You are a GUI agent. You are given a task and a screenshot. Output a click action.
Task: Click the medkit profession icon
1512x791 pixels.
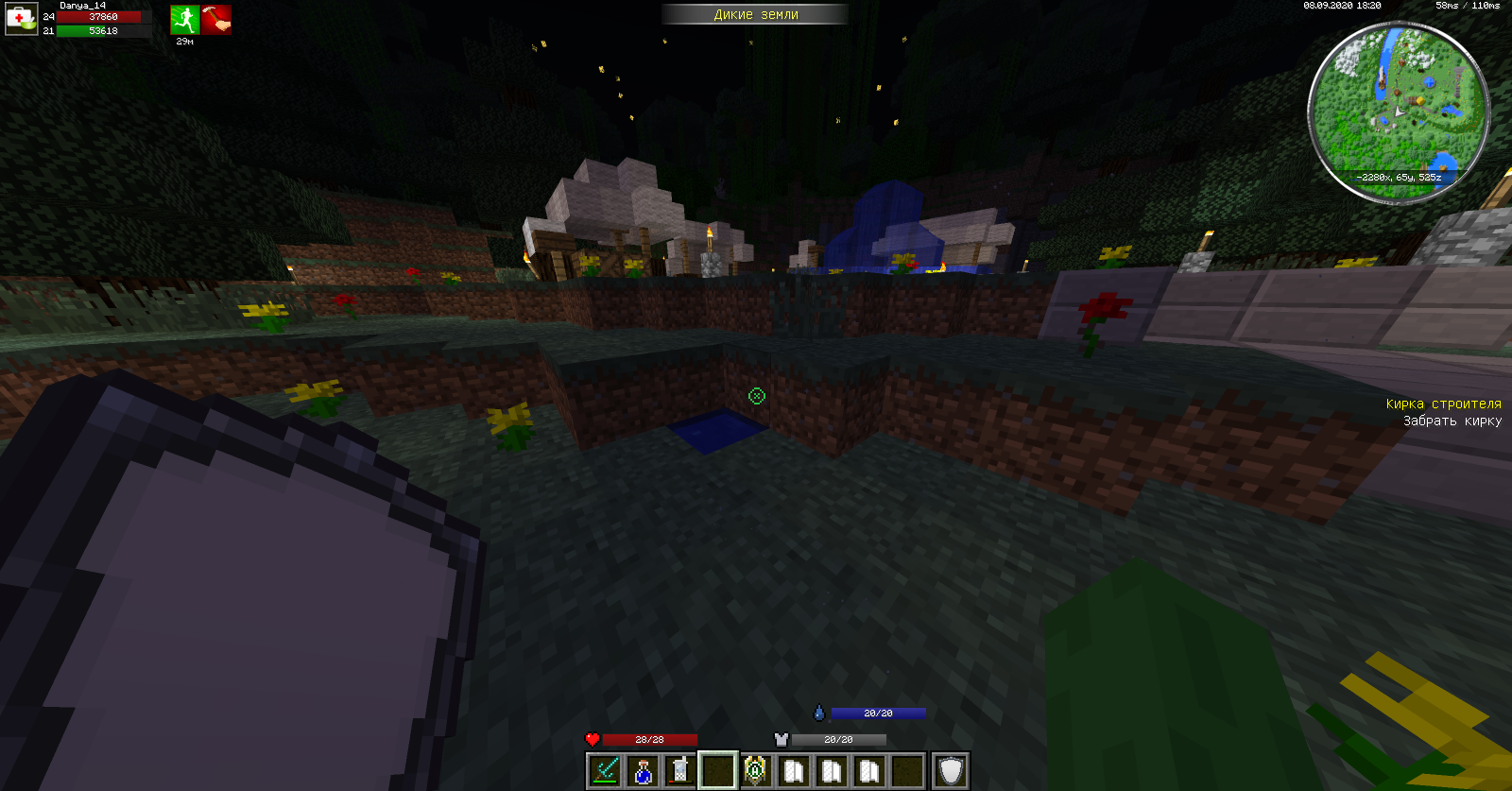click(x=21, y=19)
